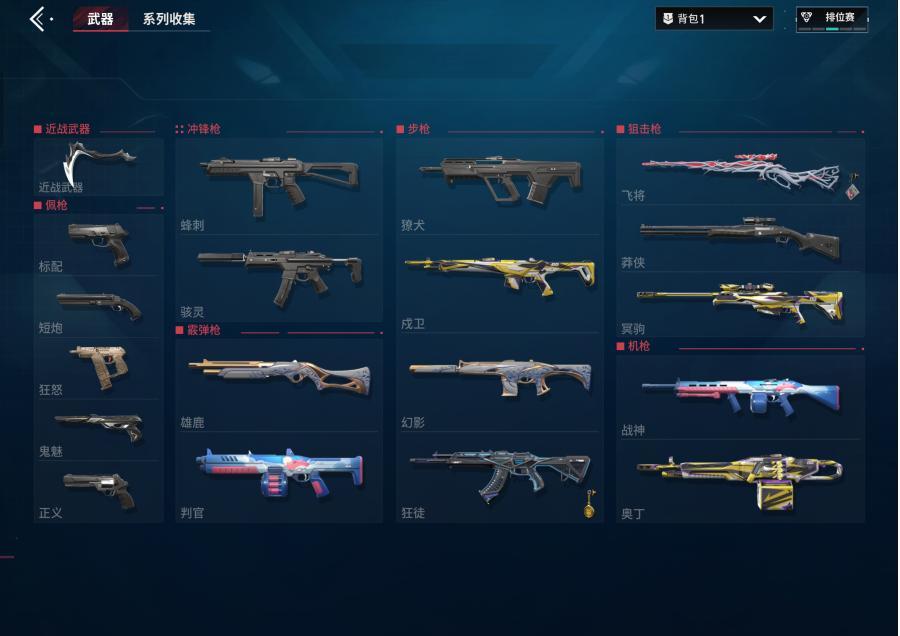
Task: Choose the 戍卫 rifle slot
Action: click(x=499, y=284)
